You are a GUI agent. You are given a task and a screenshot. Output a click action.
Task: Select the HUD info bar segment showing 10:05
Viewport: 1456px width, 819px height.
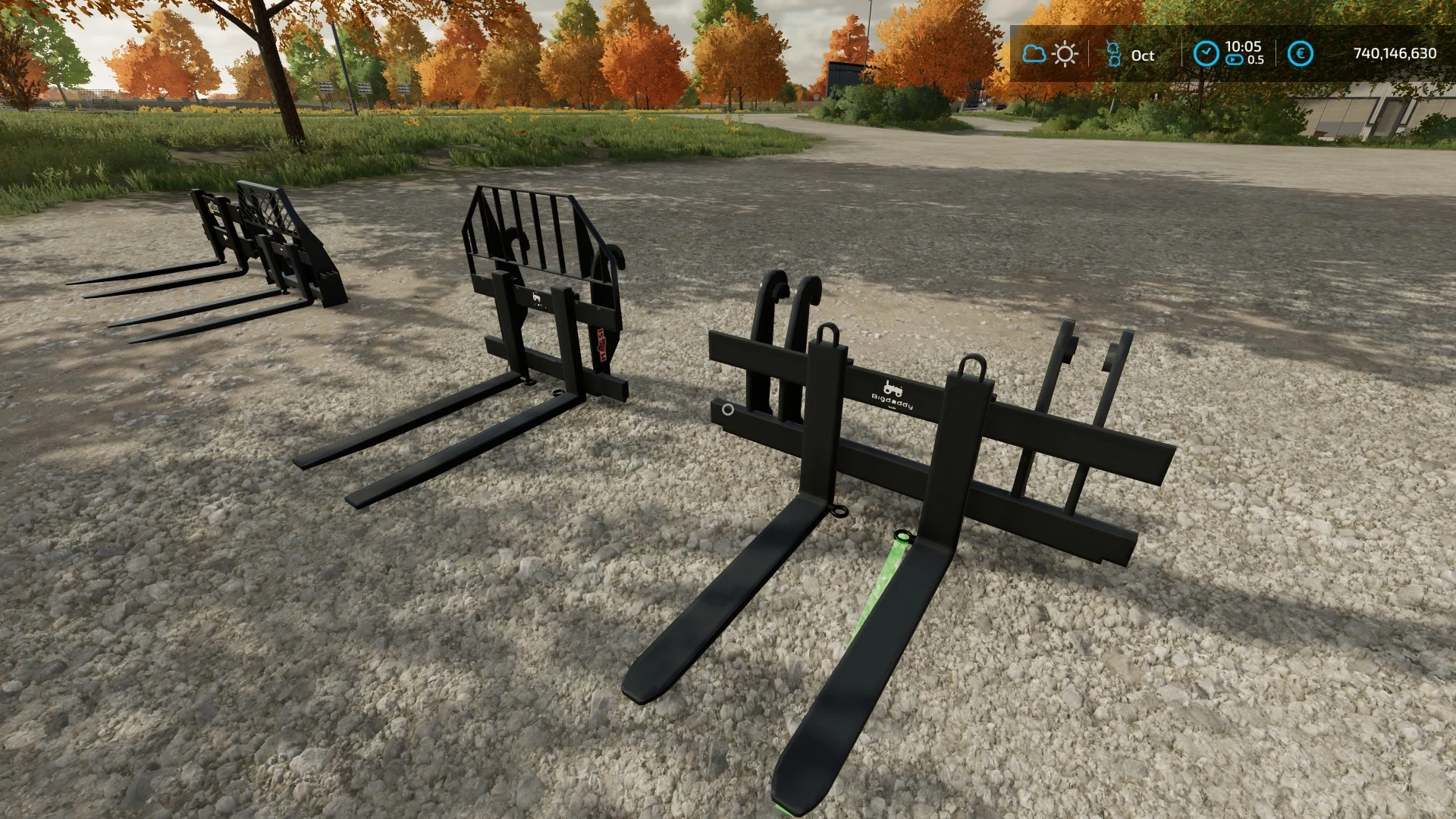1244,46
